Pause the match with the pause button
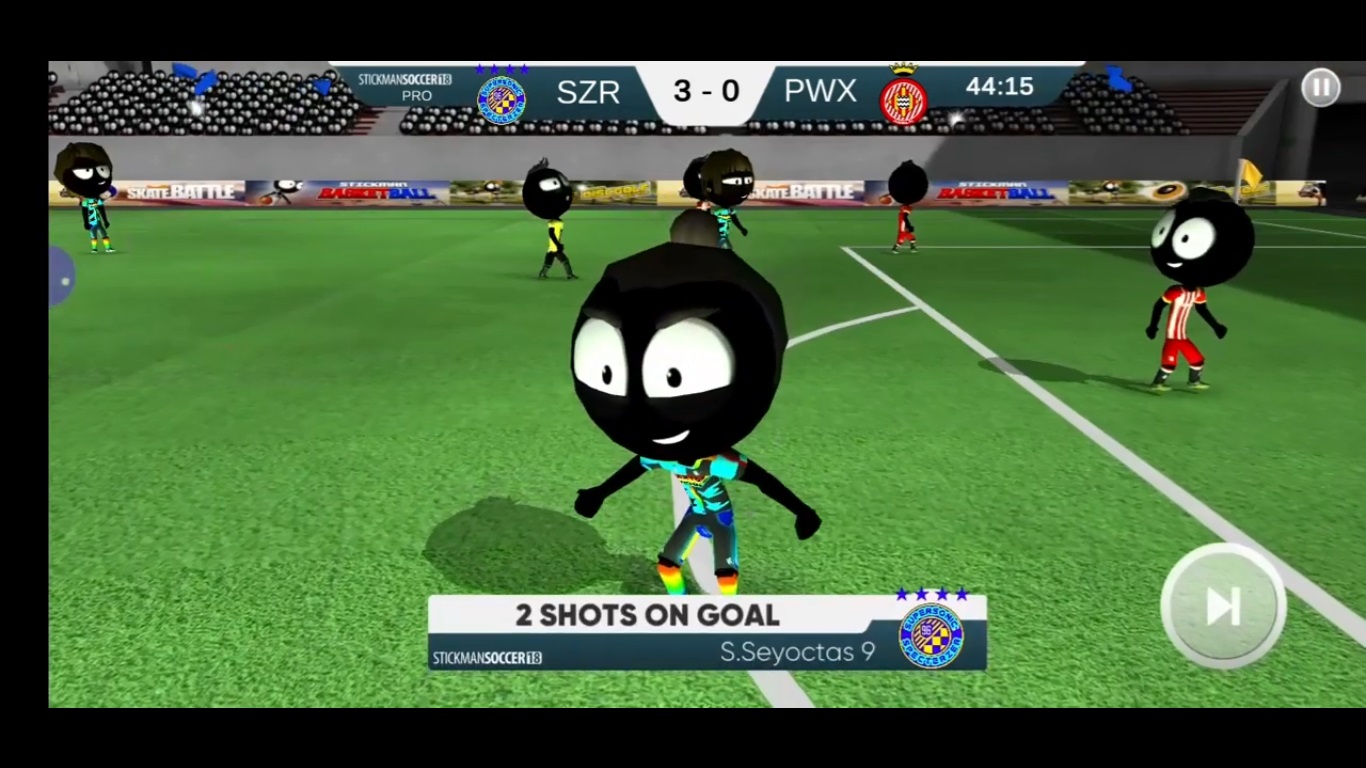Screen dimensions: 1366x768 tap(1320, 88)
